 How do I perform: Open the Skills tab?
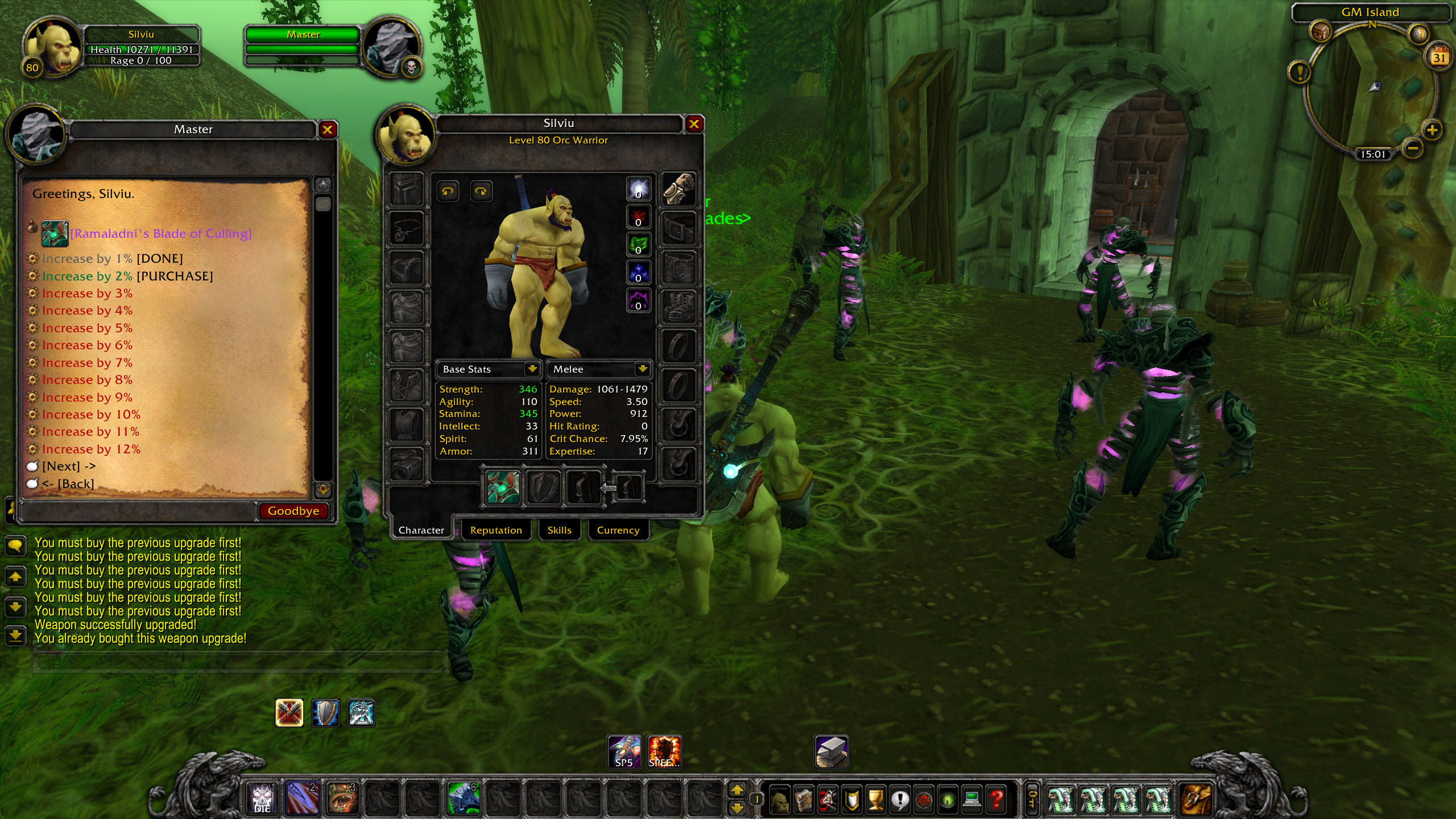tap(559, 530)
